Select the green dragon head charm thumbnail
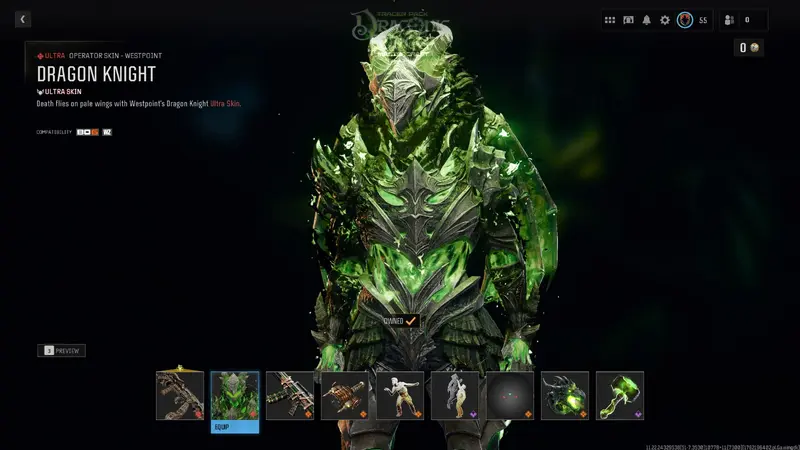The width and height of the screenshot is (800, 450). coord(565,395)
